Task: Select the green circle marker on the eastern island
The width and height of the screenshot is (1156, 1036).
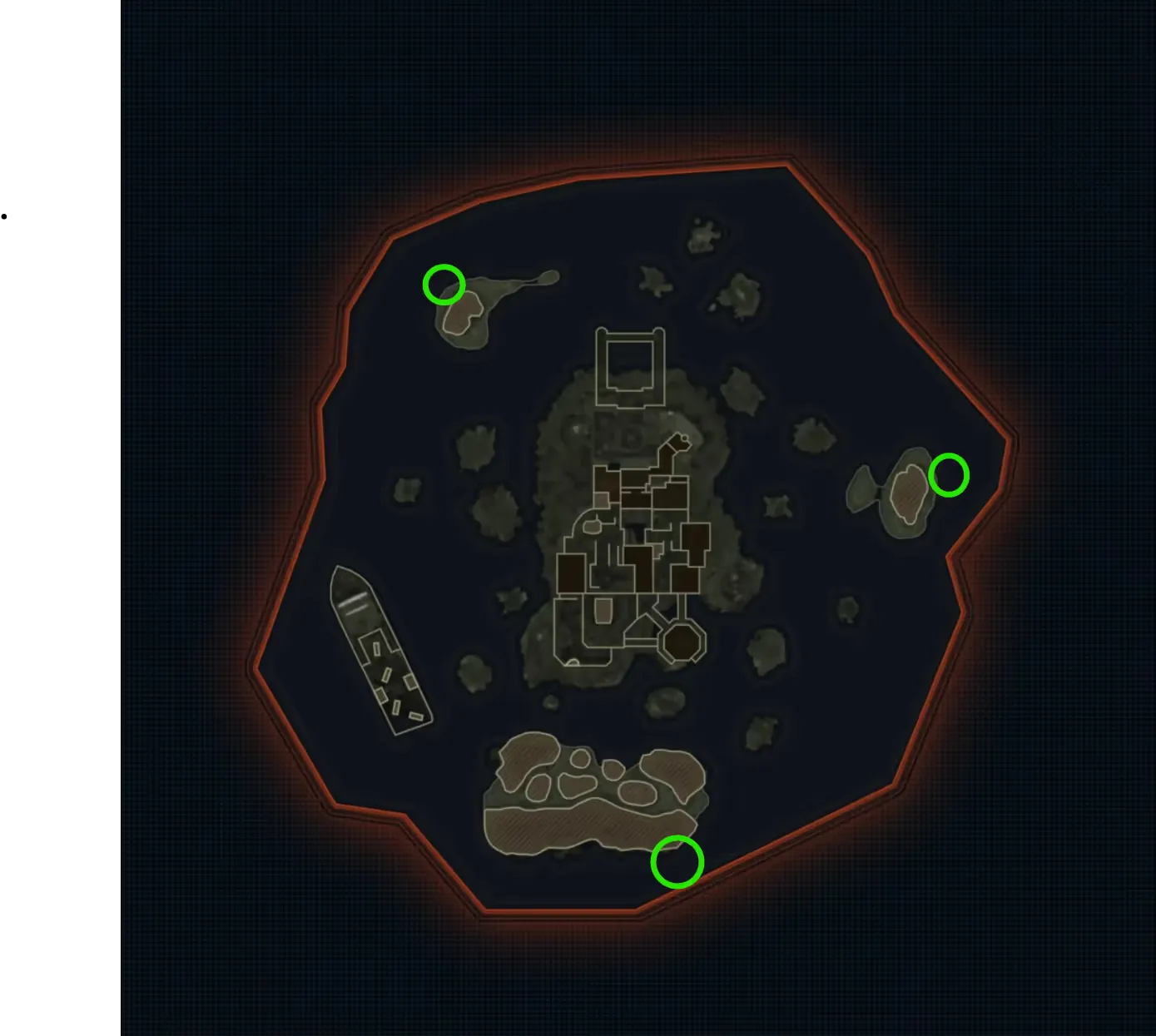Action: (948, 475)
